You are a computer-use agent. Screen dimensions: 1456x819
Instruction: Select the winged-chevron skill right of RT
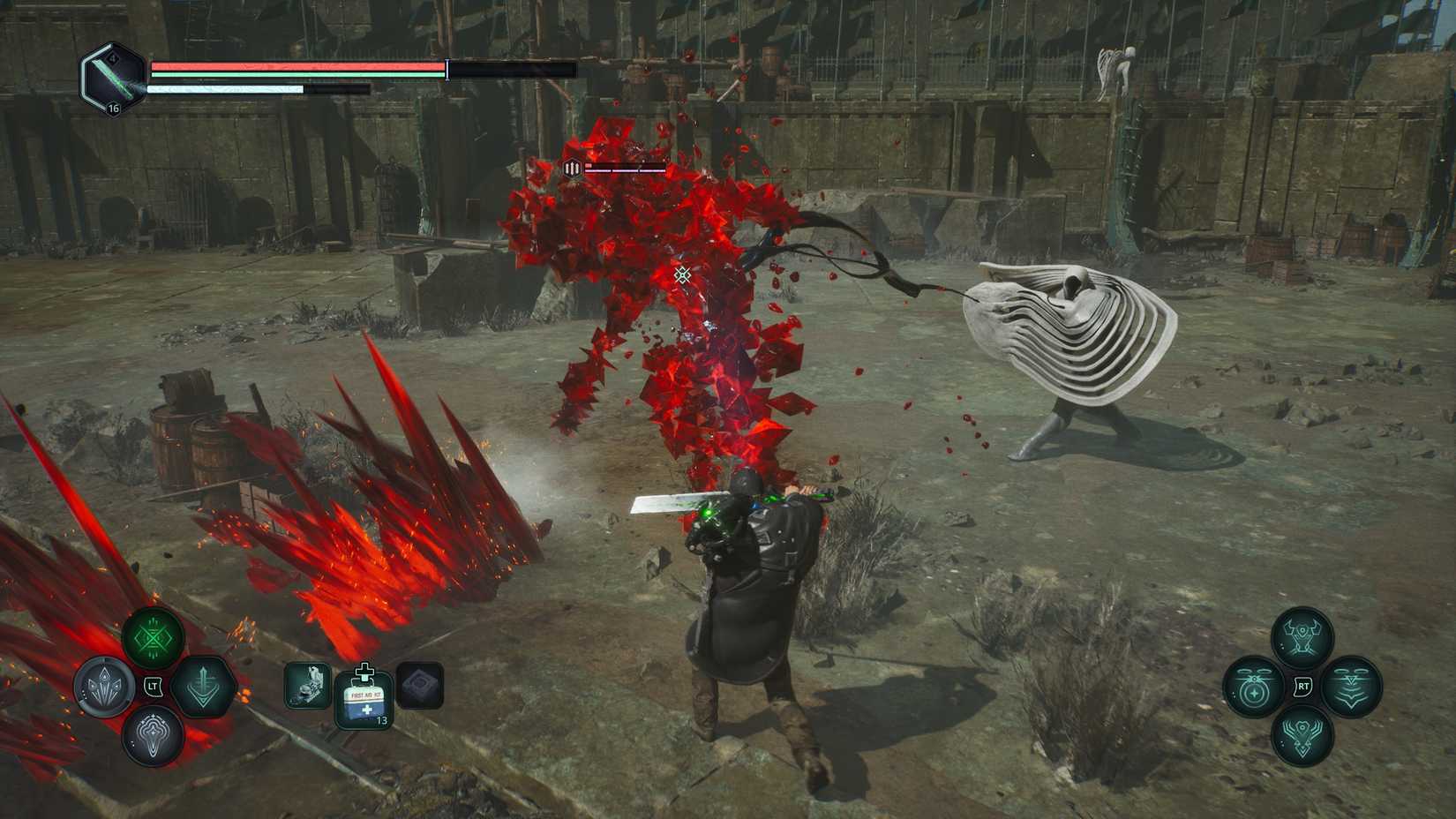coord(1352,687)
